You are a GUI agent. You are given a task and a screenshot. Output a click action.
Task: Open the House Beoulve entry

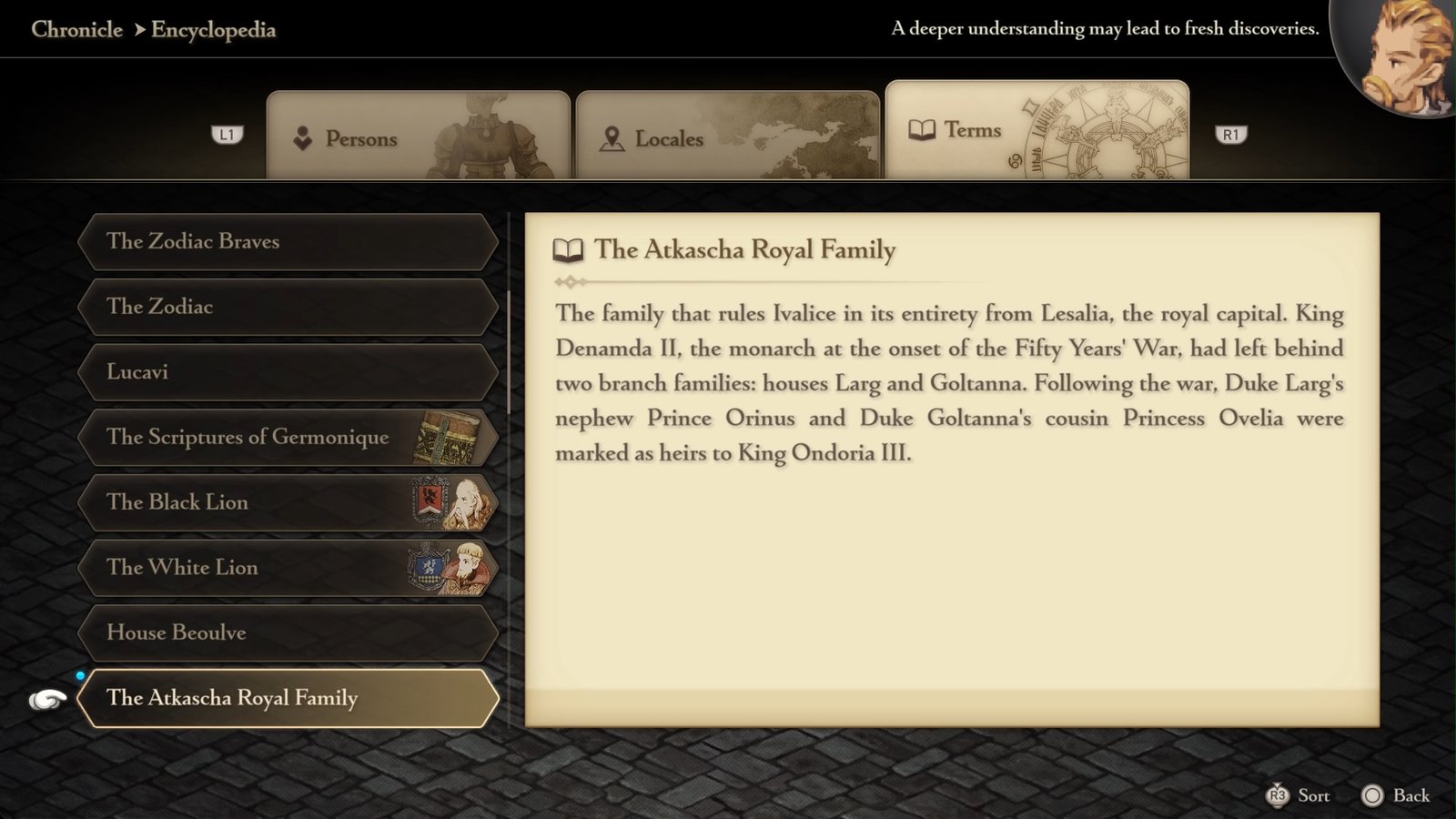click(x=288, y=632)
